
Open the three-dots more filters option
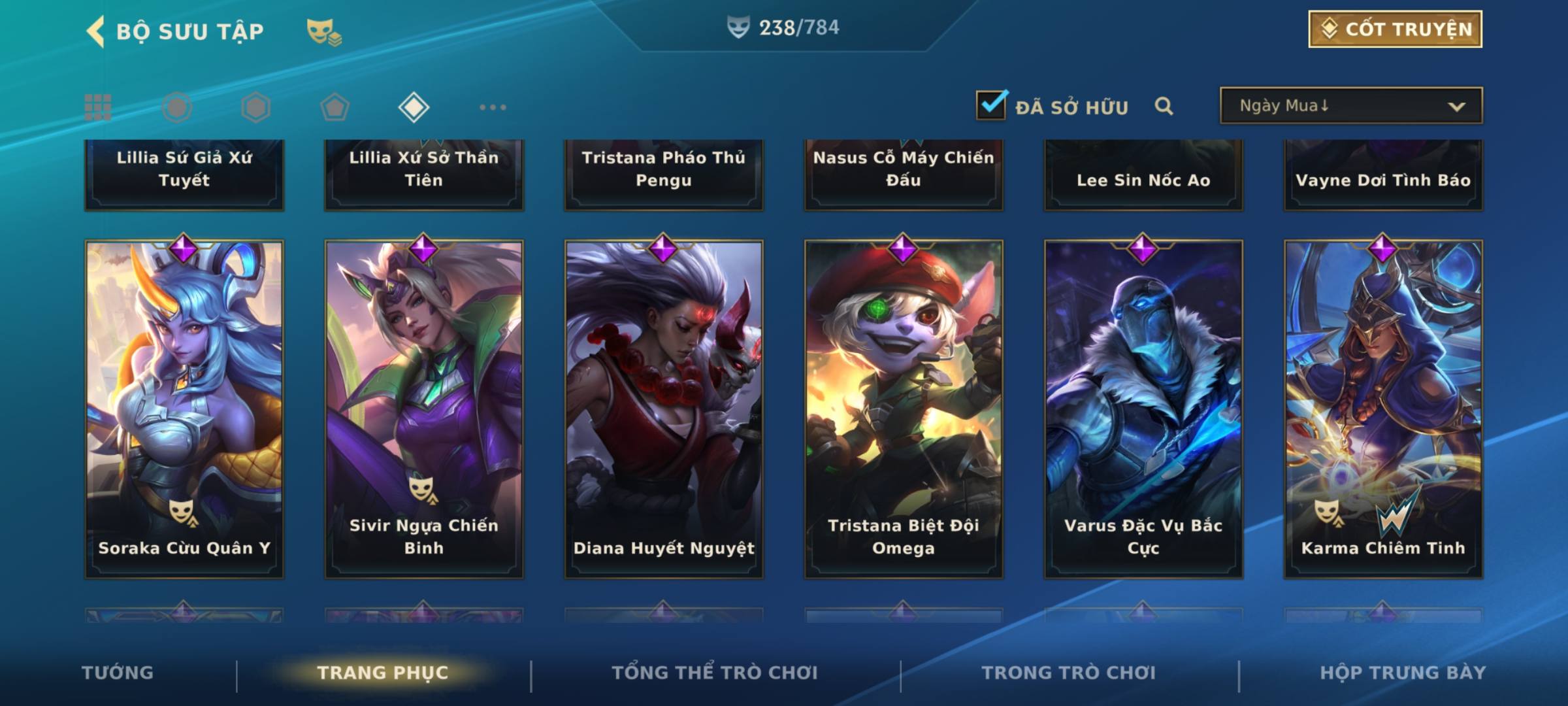[493, 107]
